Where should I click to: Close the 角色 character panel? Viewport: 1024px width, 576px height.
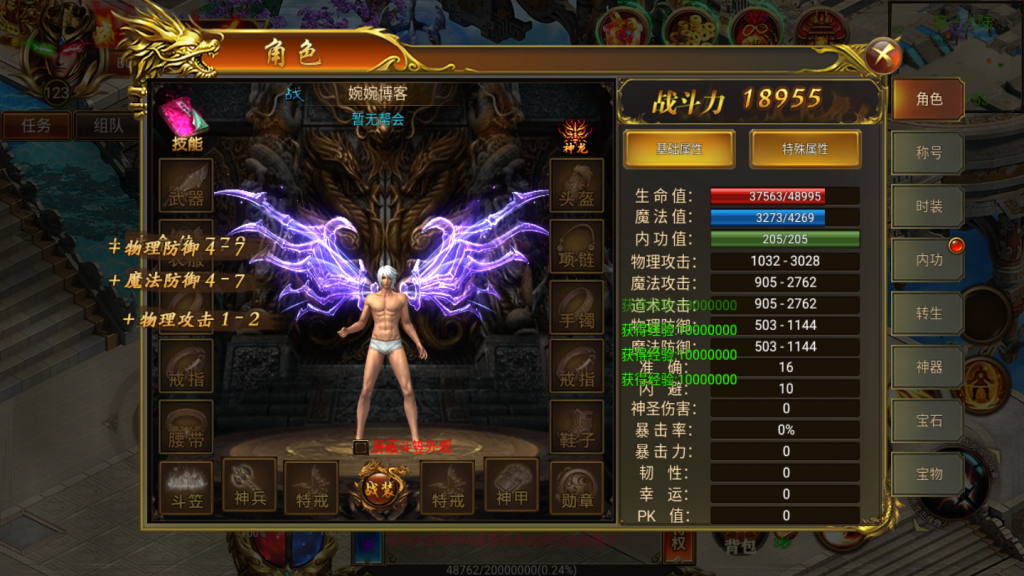pos(882,55)
